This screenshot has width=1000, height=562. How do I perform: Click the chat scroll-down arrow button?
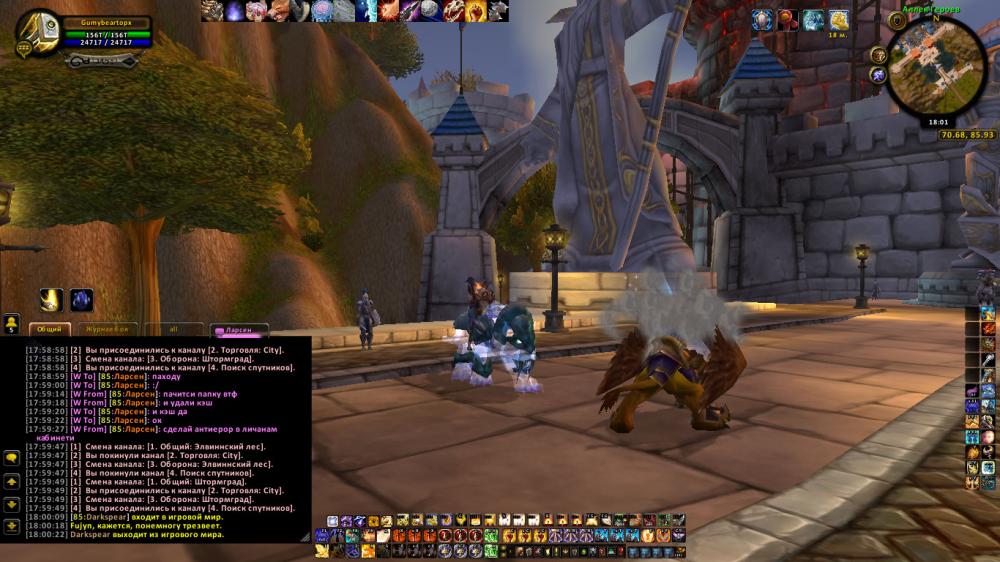tap(12, 503)
